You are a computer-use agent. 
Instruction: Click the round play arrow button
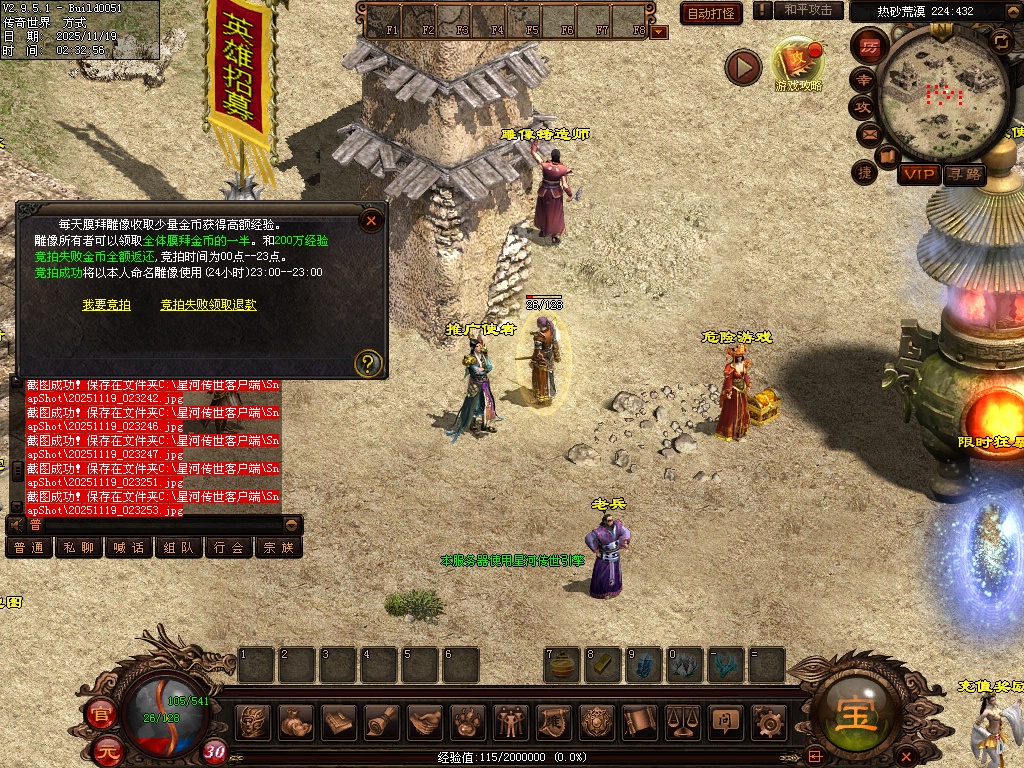pyautogui.click(x=743, y=67)
